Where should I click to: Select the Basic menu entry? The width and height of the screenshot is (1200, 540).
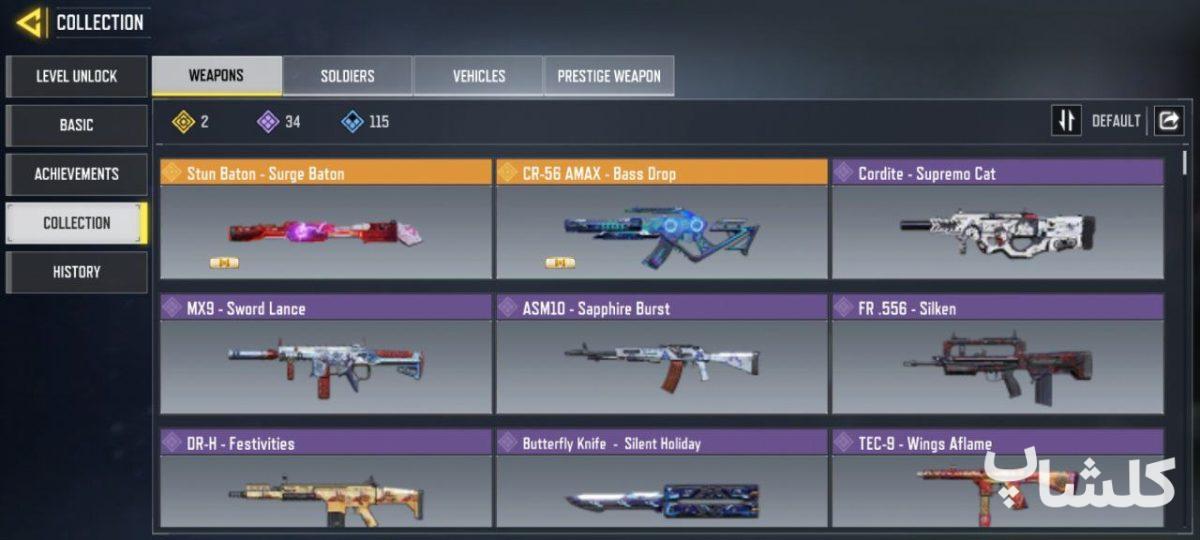(x=77, y=125)
